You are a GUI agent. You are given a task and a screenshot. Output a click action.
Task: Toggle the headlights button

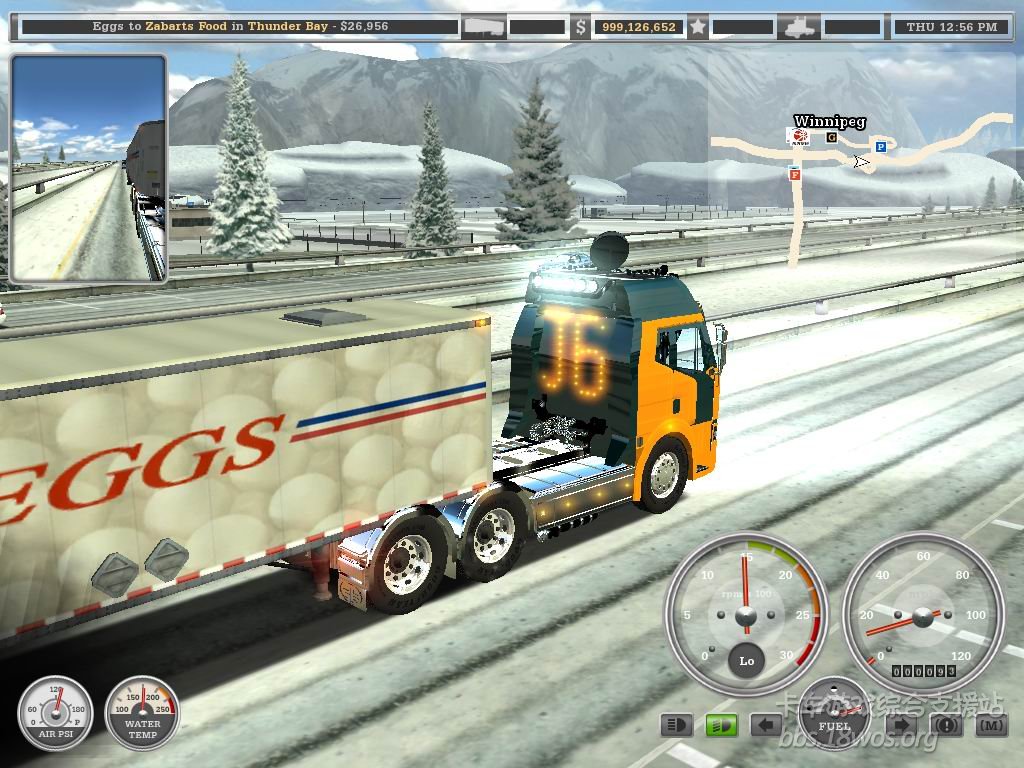tap(677, 724)
